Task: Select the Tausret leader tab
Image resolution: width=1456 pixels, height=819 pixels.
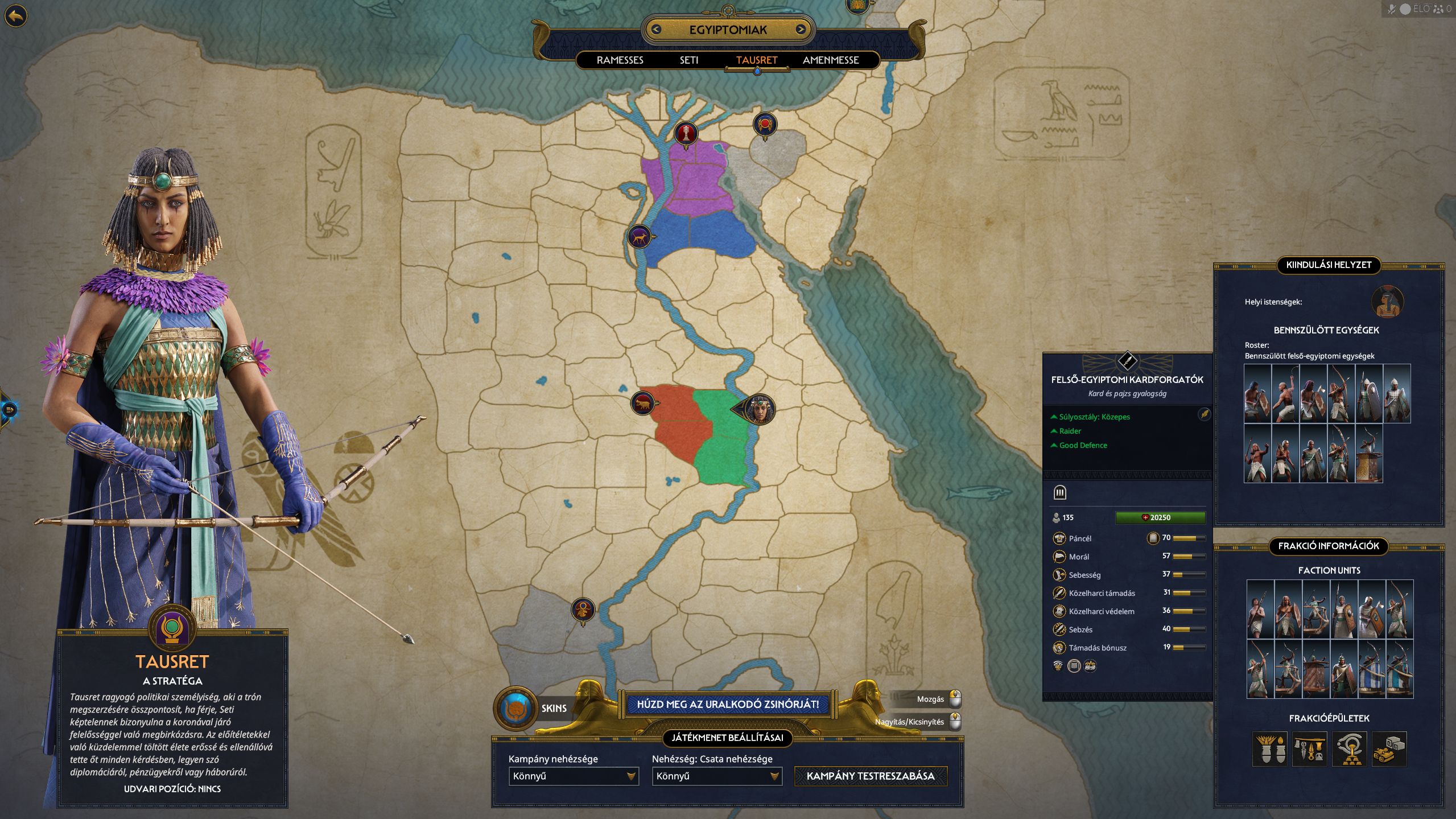Action: tap(756, 60)
